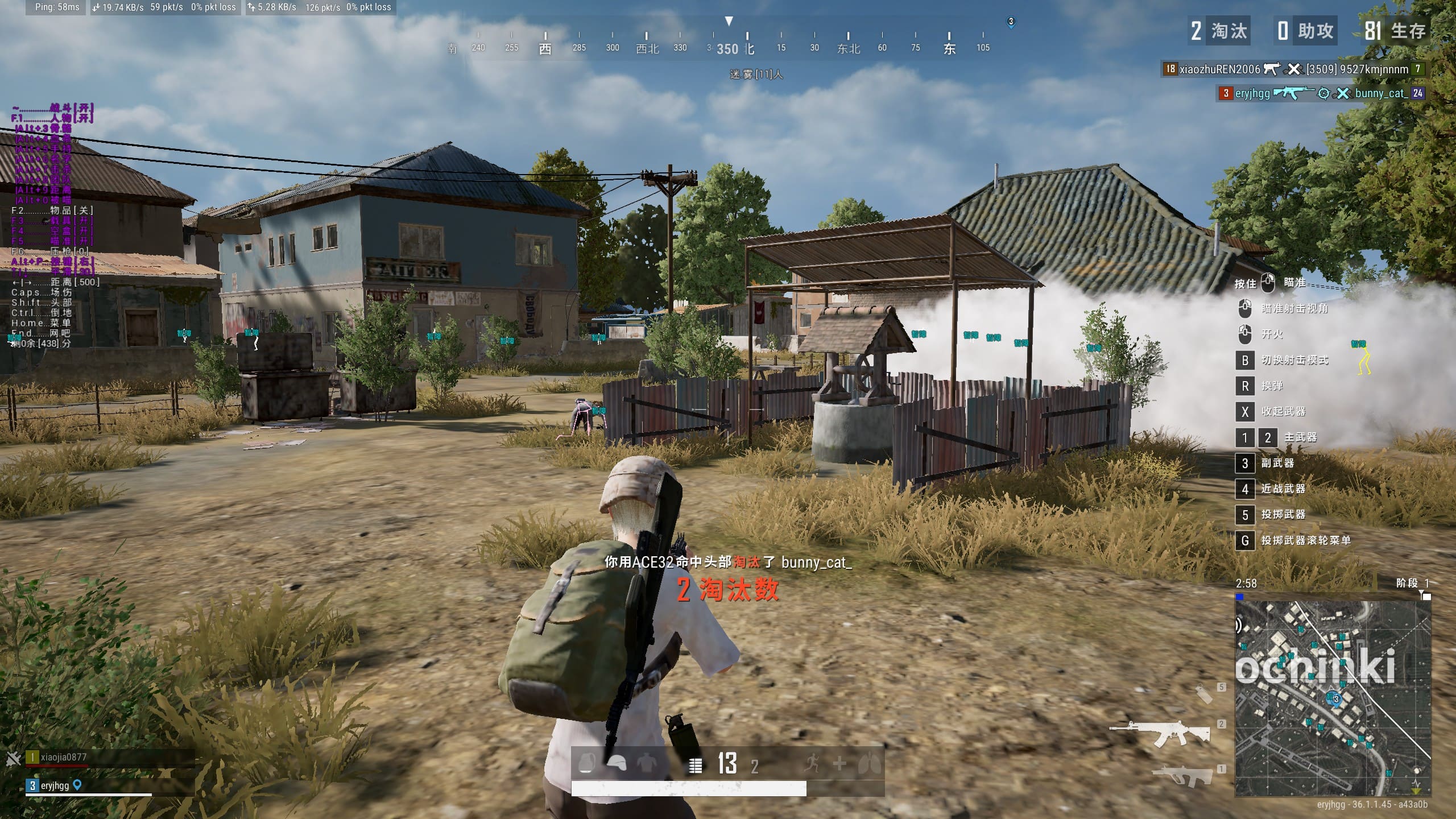Image resolution: width=1456 pixels, height=819 pixels.
Task: Click the fire mode indicator beside ammo
Action: click(x=695, y=766)
